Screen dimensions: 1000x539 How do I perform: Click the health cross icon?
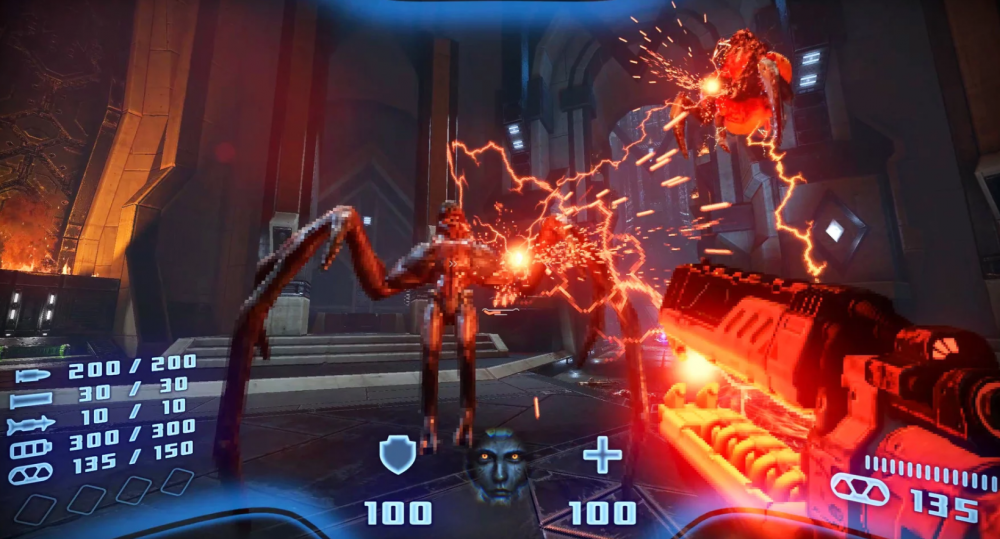pos(602,456)
